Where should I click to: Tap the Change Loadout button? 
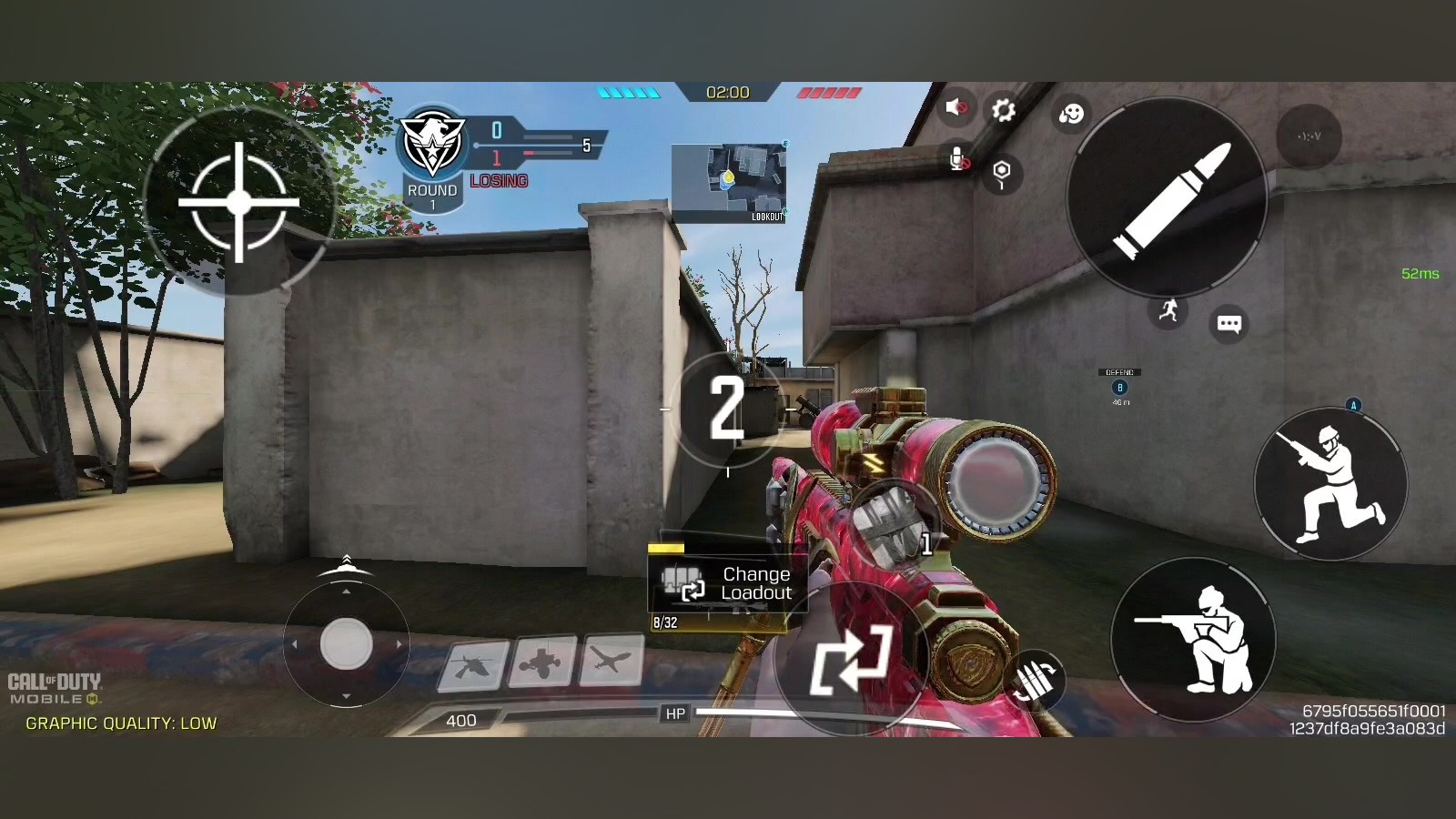[x=726, y=583]
